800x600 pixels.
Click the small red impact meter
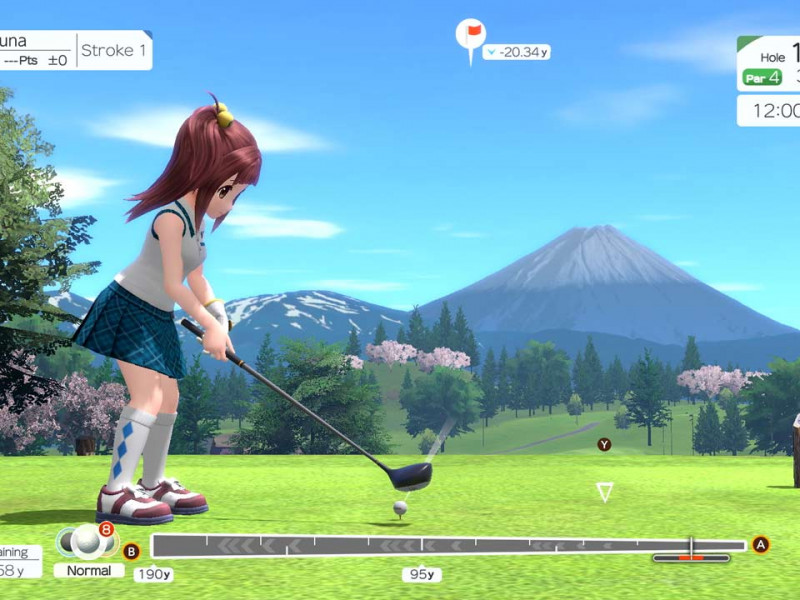pyautogui.click(x=691, y=557)
